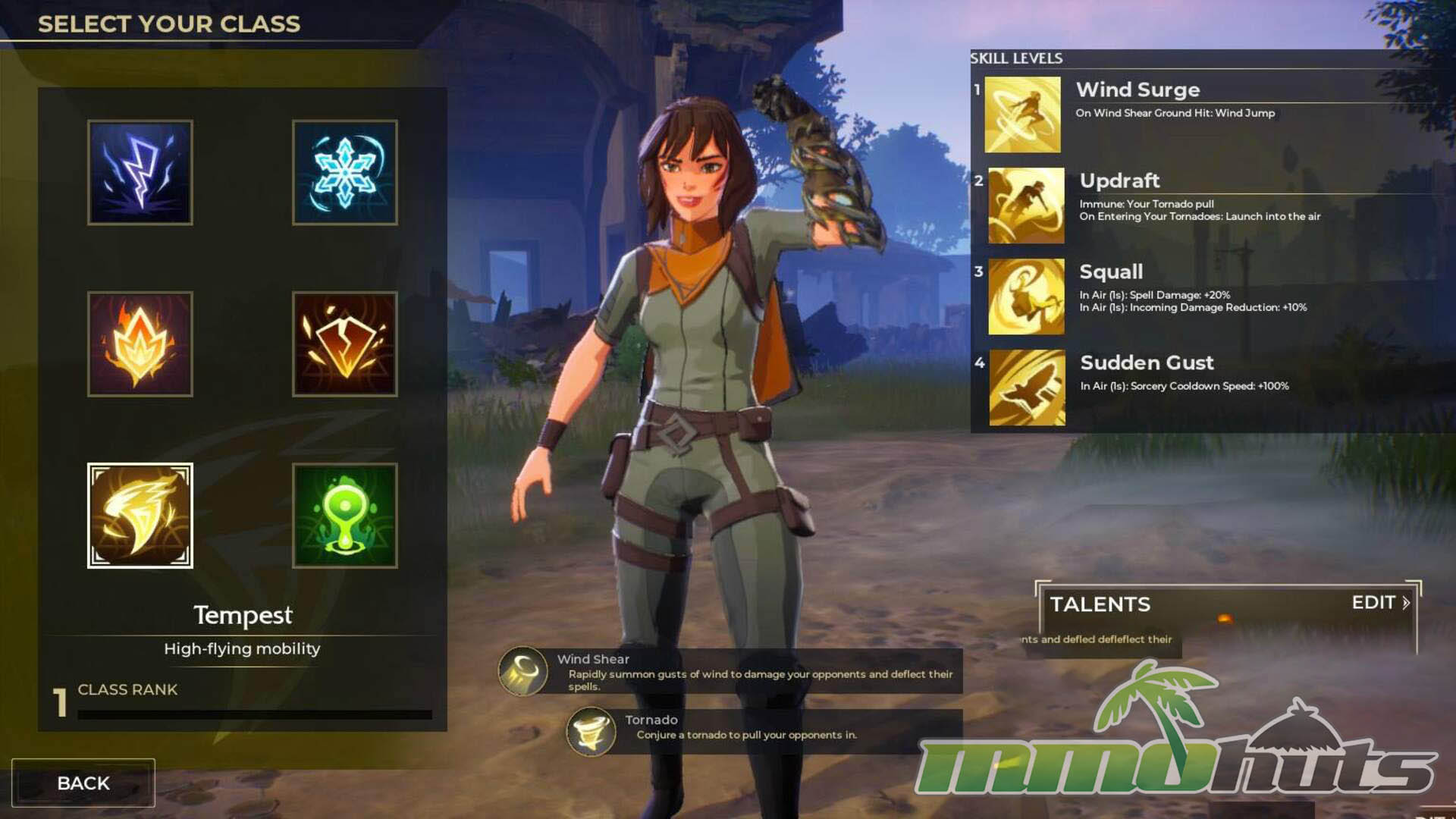Go back with the BACK button
This screenshot has width=1456, height=819.
coord(83,783)
